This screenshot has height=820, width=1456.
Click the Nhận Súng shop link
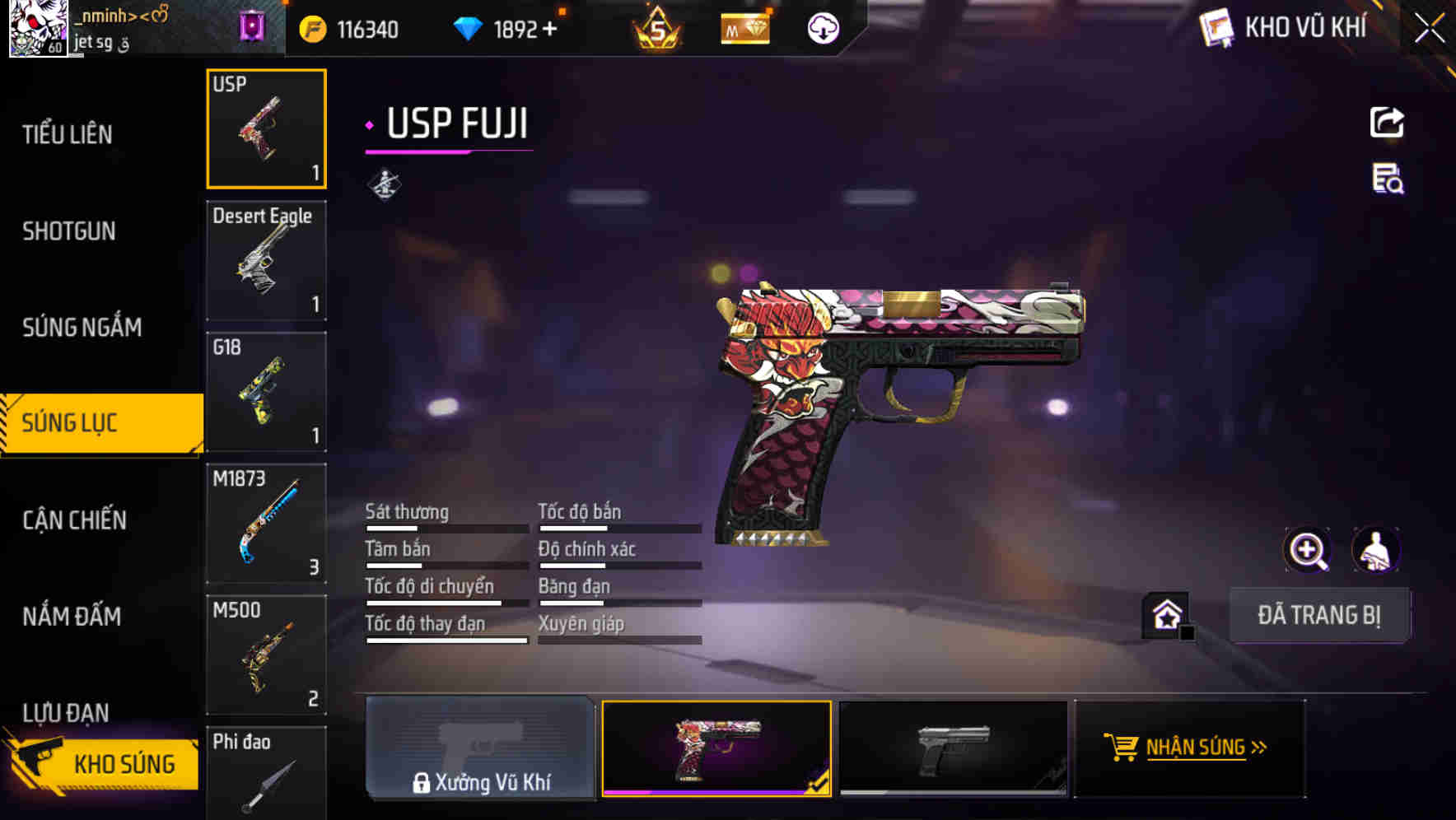click(x=1192, y=748)
